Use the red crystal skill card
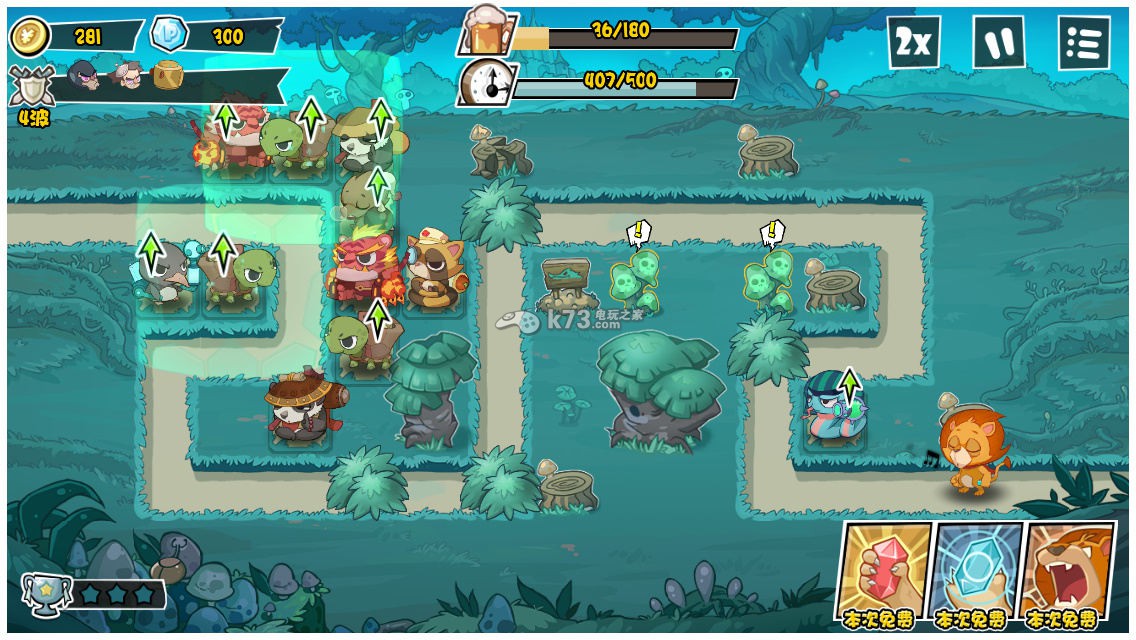This screenshot has height=640, width=1136. click(883, 570)
